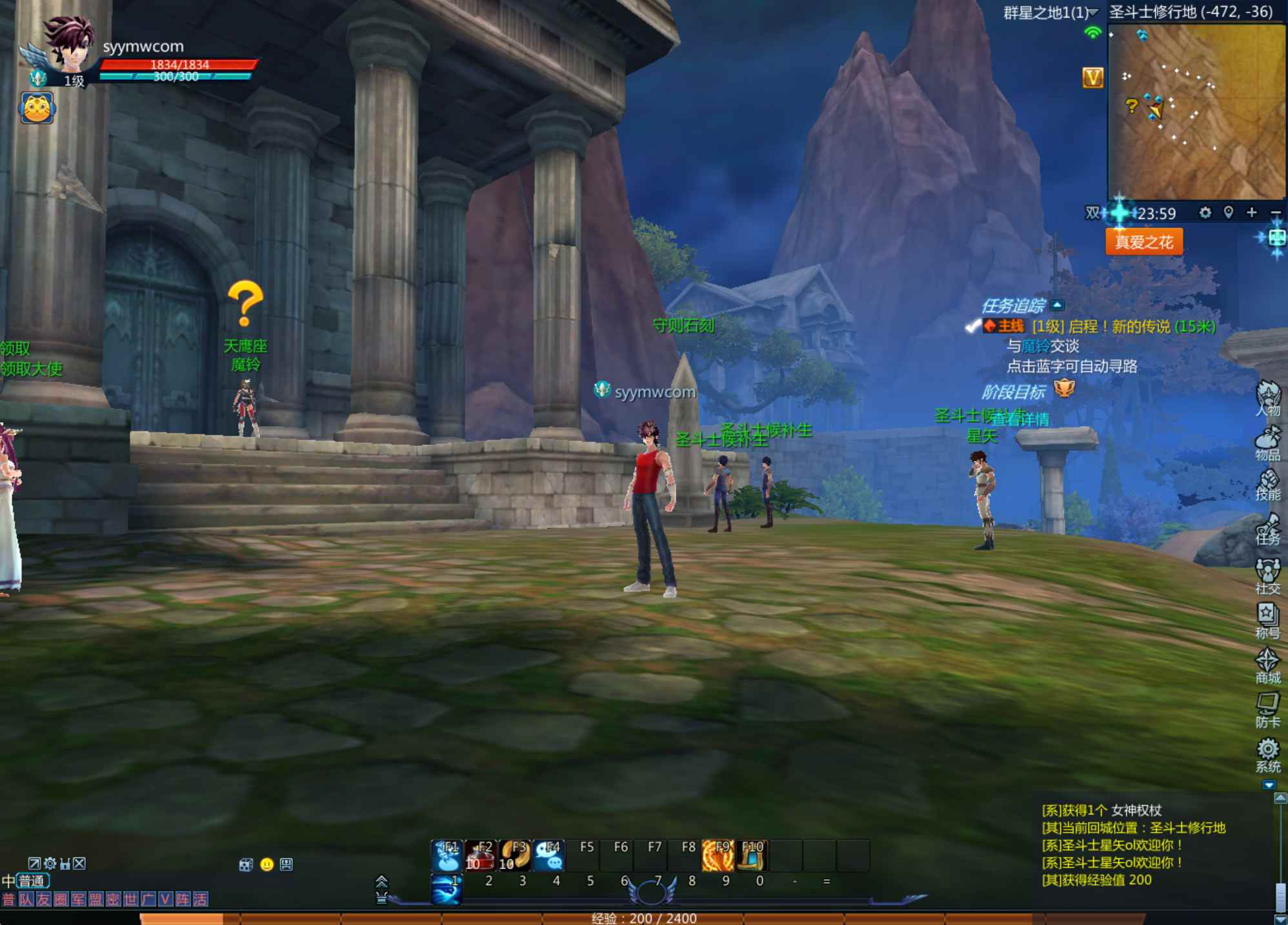Click blue 魔铃 link in quest tracker
The image size is (1288, 925).
coord(1036,347)
